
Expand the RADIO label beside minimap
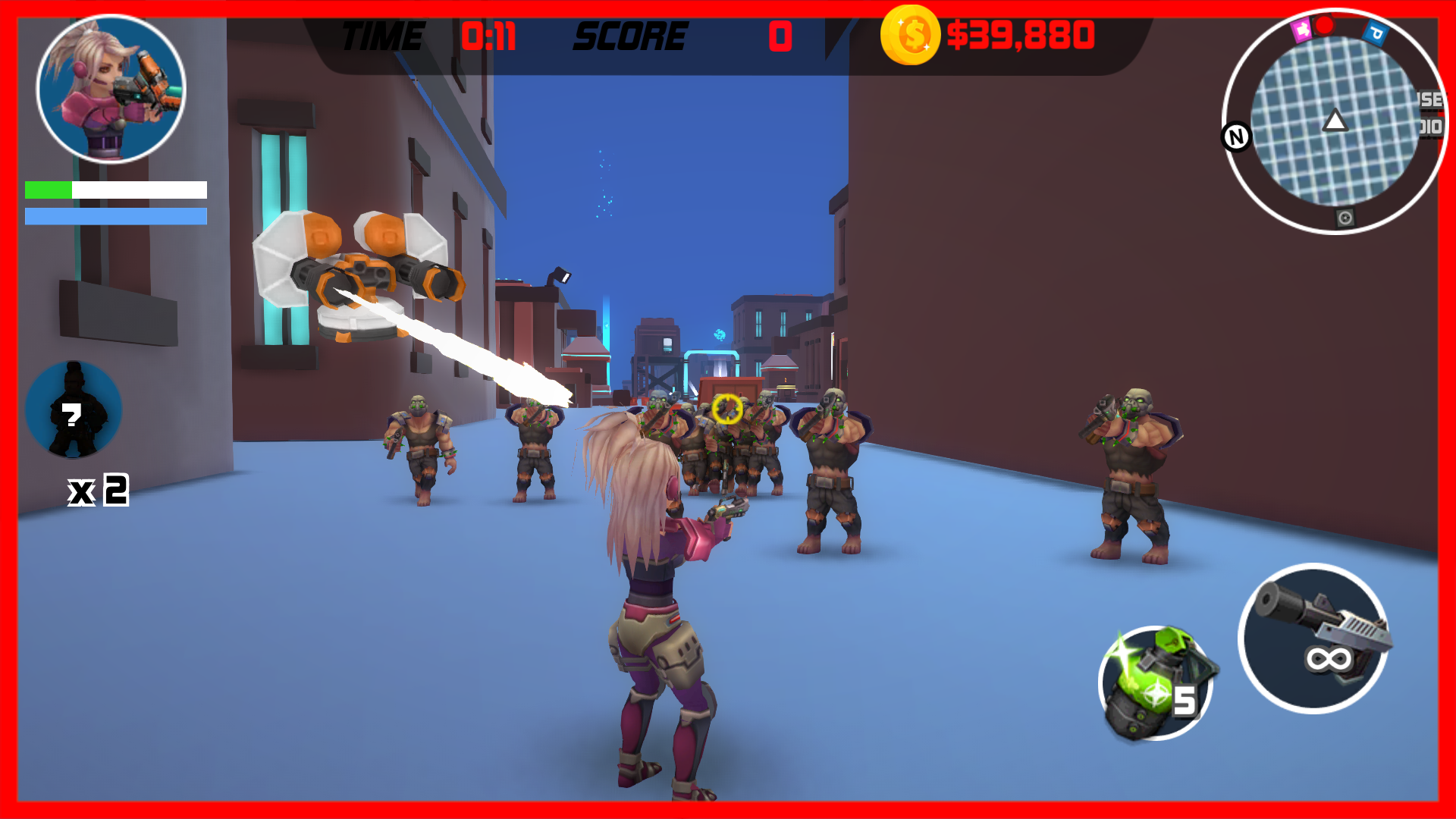(x=1429, y=126)
